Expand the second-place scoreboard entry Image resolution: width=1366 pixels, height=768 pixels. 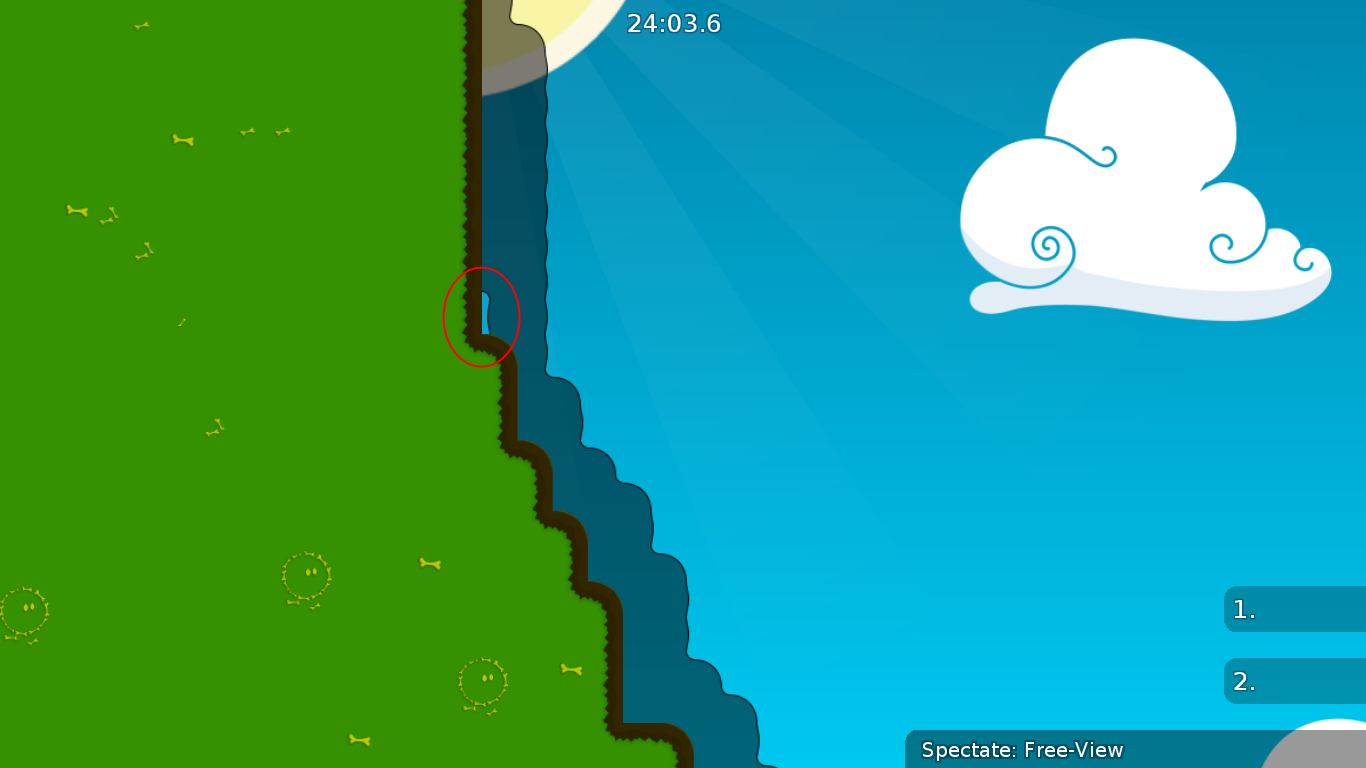coord(1295,681)
